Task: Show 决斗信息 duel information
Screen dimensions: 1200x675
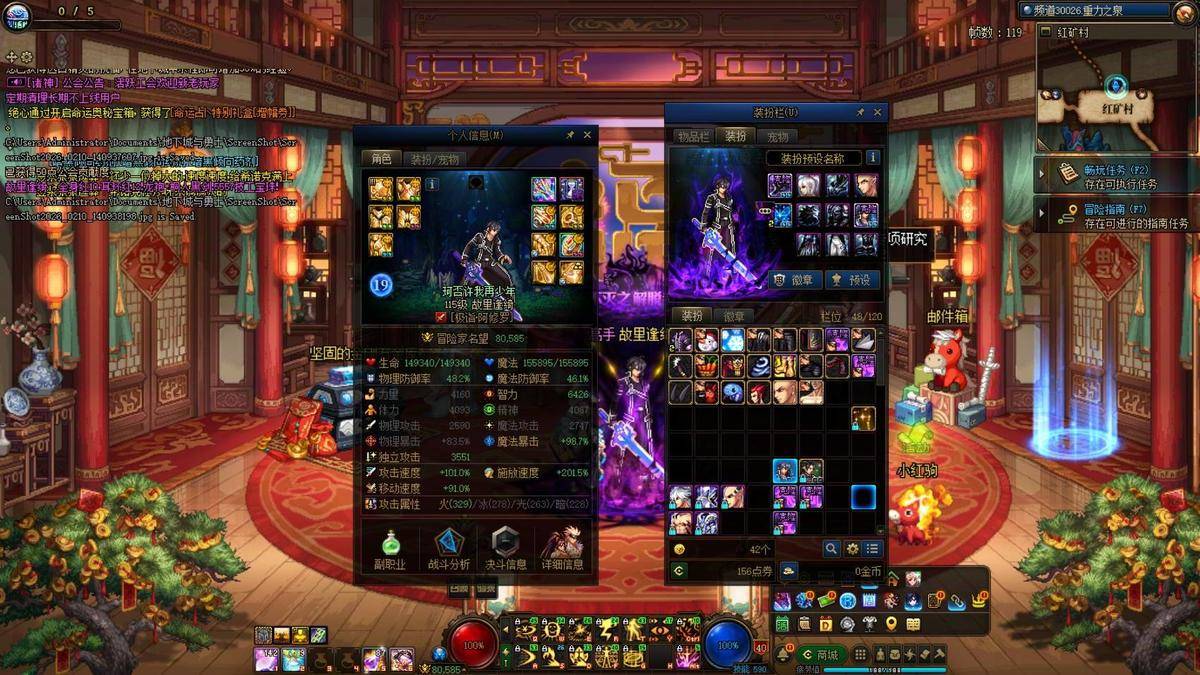Action: click(x=505, y=550)
